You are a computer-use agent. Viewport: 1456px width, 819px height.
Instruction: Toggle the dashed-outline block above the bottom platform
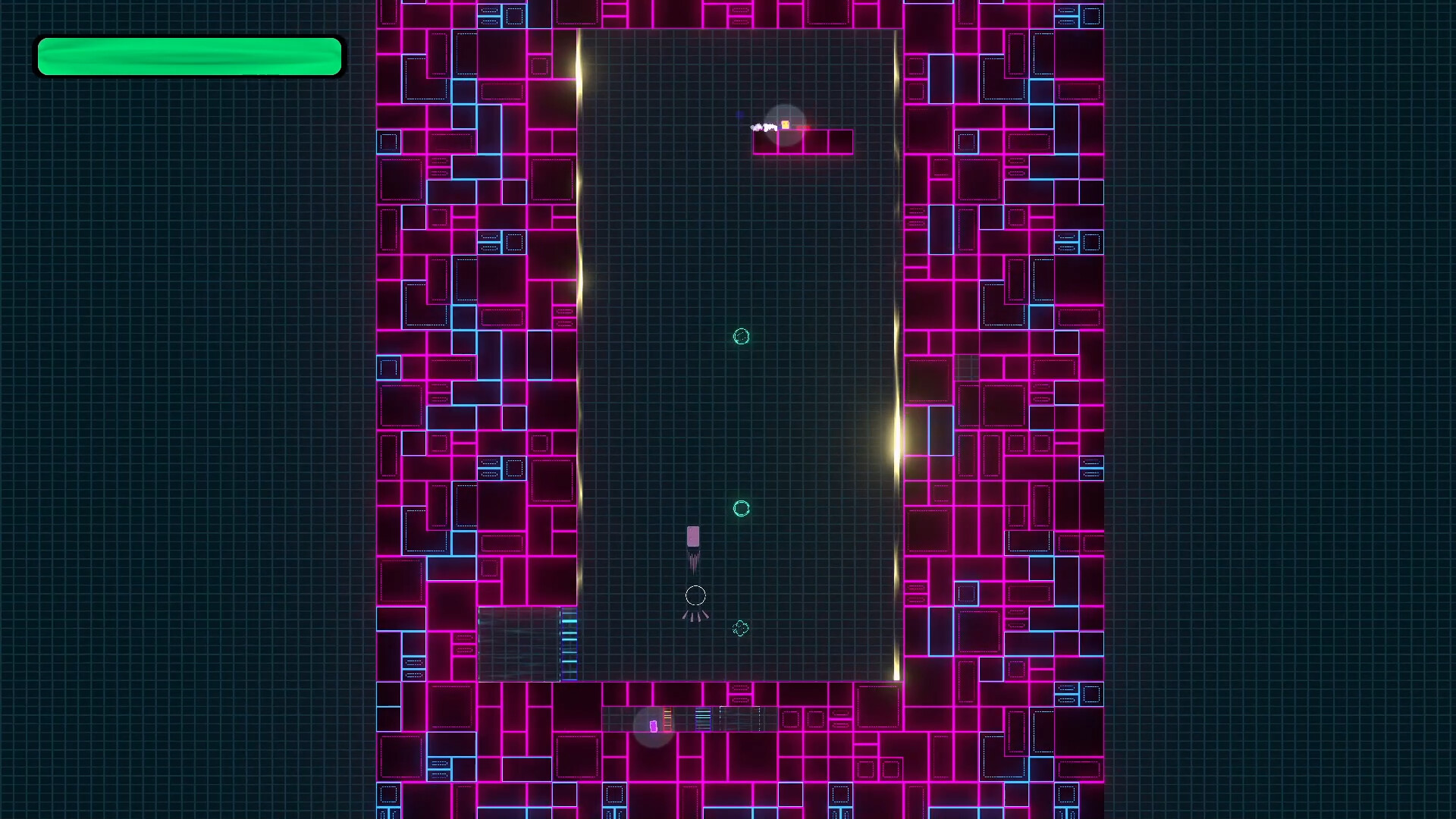[x=739, y=688]
